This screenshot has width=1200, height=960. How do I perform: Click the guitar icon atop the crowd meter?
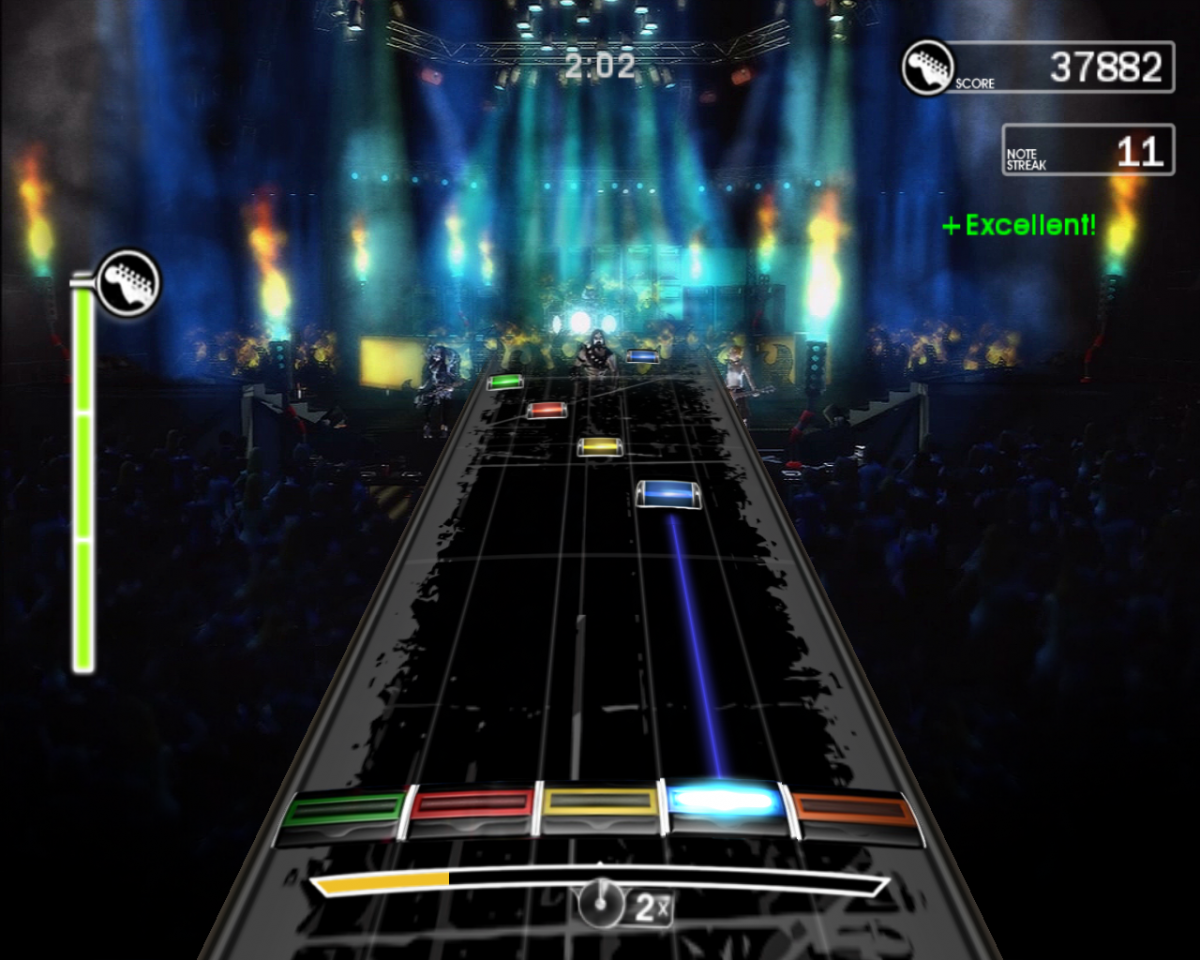coord(129,282)
